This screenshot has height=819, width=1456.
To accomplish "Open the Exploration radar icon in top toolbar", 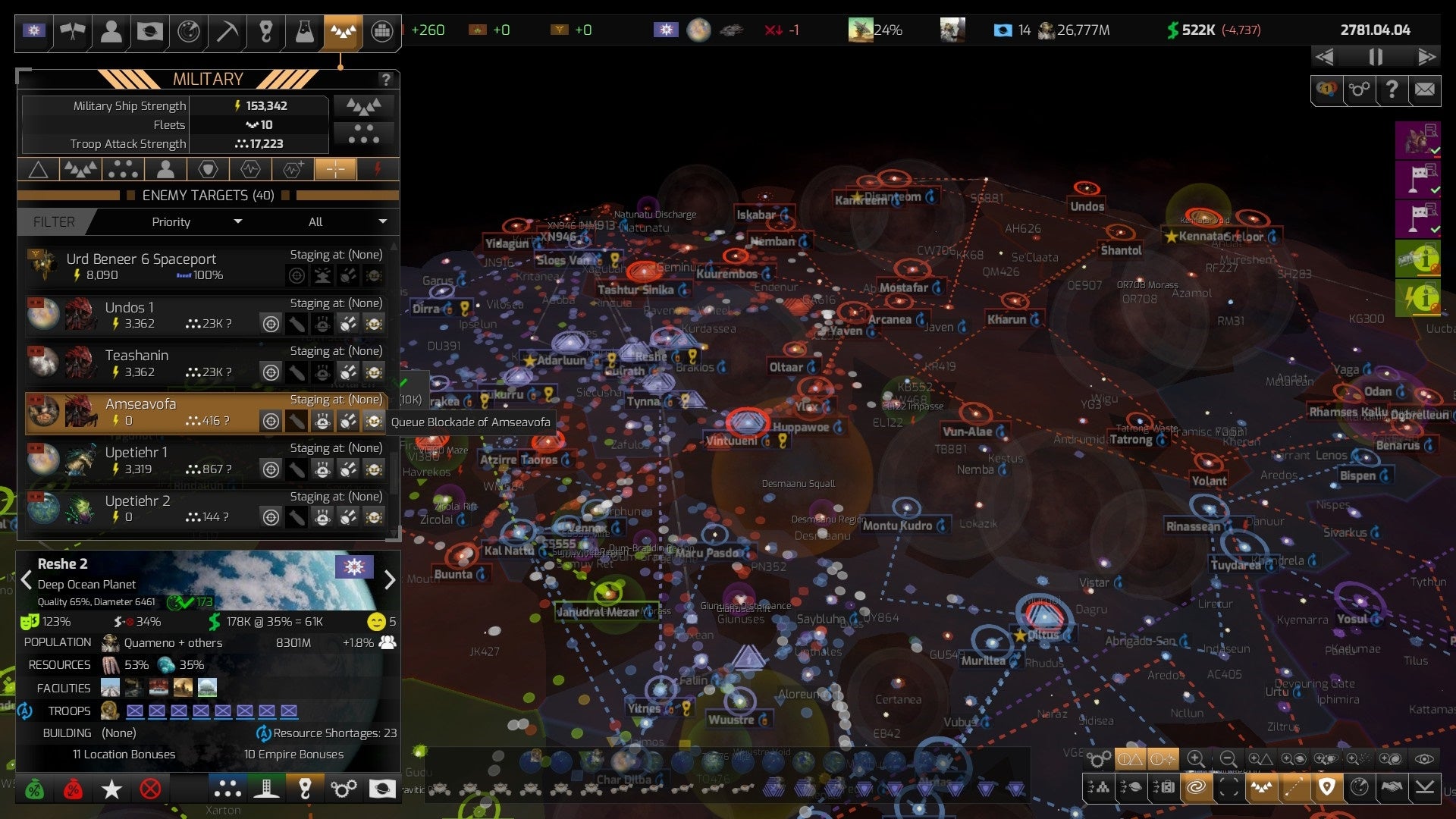I will click(187, 31).
